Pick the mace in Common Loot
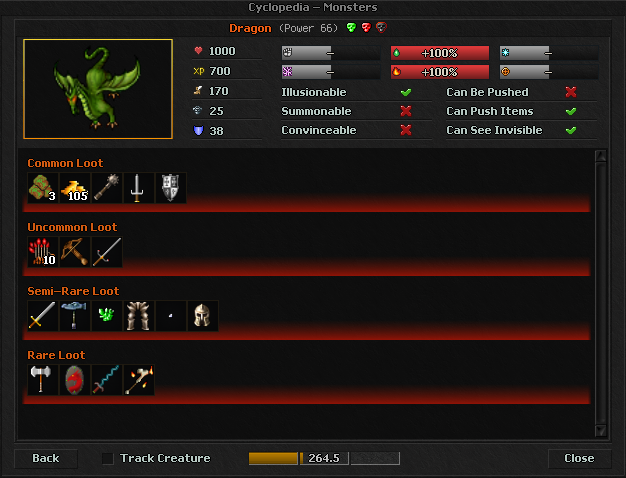626x478 pixels. click(x=107, y=188)
